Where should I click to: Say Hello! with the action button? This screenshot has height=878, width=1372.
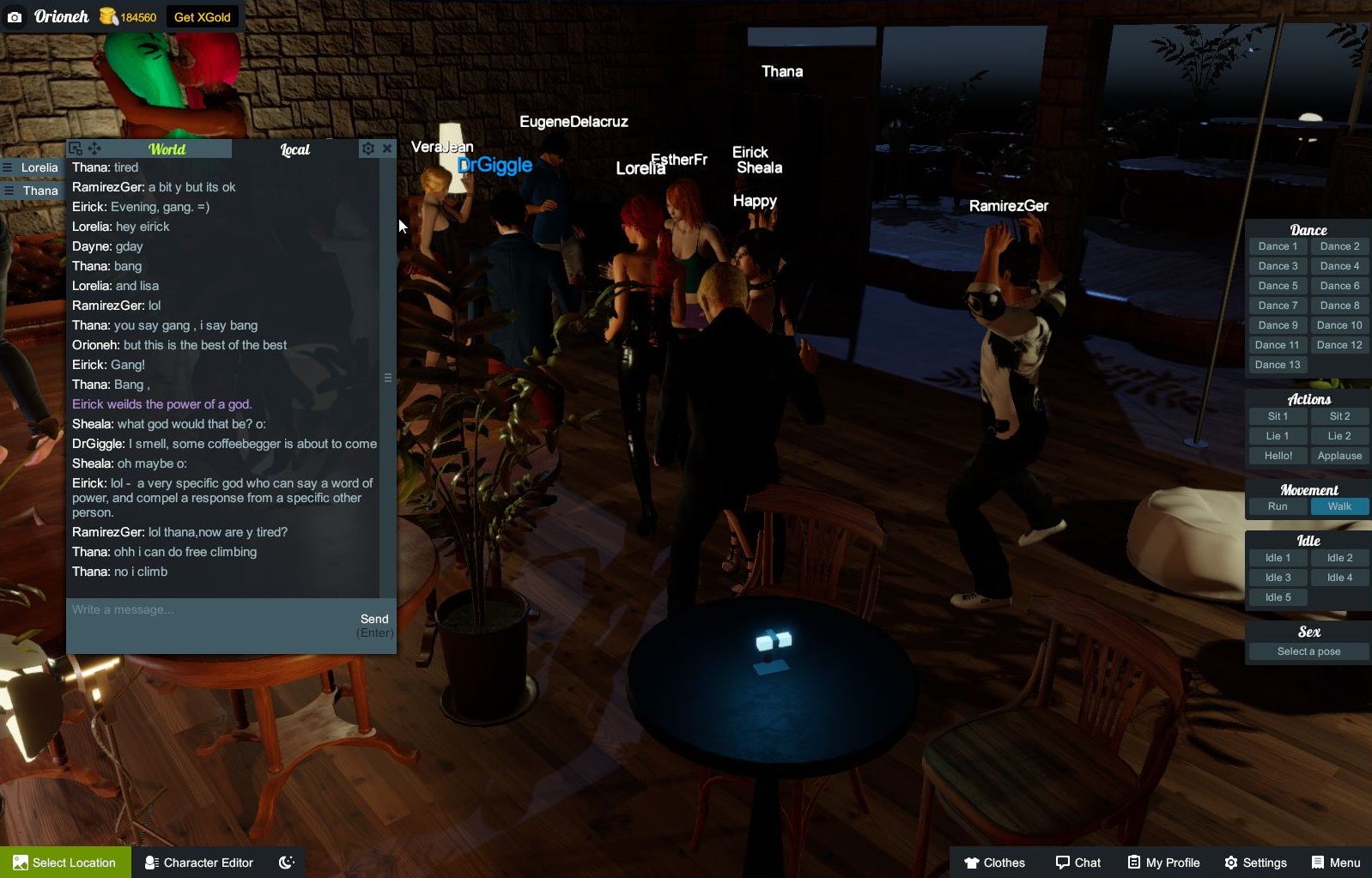[1278, 456]
